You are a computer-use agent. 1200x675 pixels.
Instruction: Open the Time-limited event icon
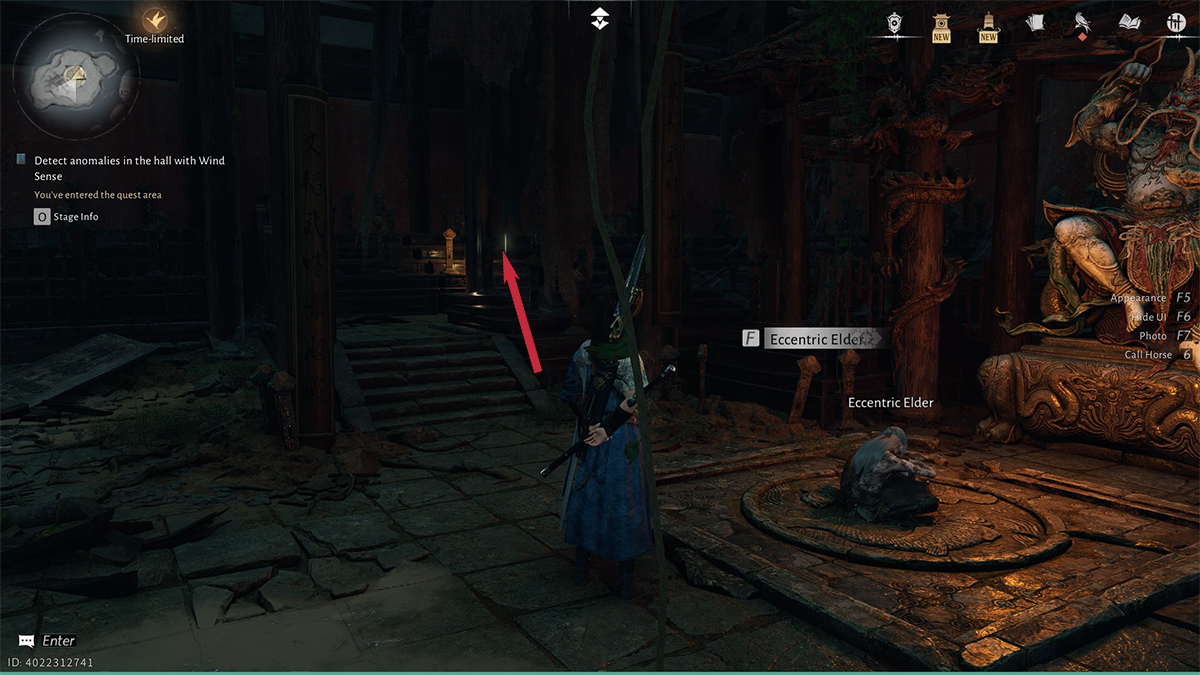(x=154, y=20)
